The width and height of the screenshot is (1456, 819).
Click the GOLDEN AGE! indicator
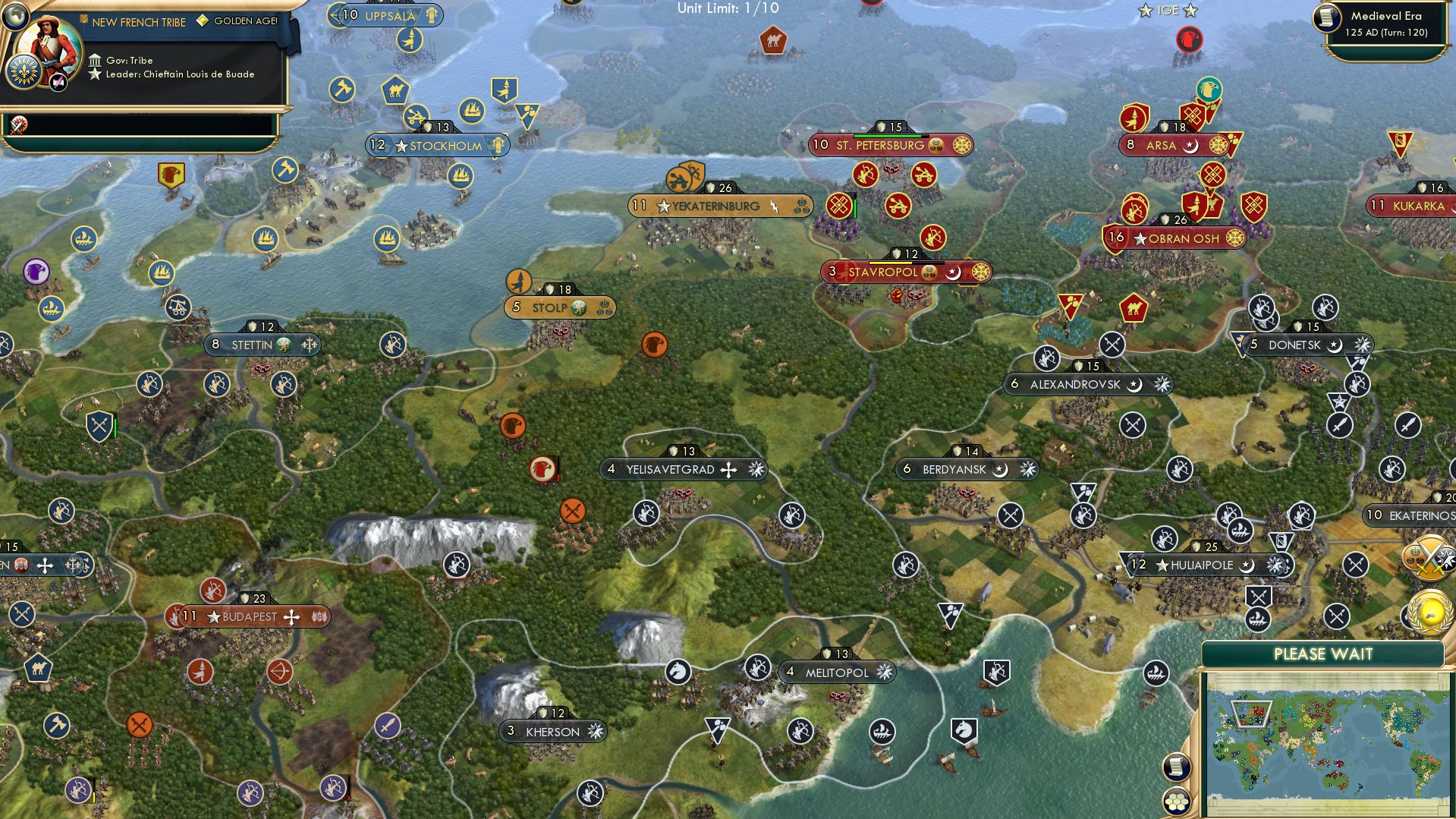(x=244, y=21)
